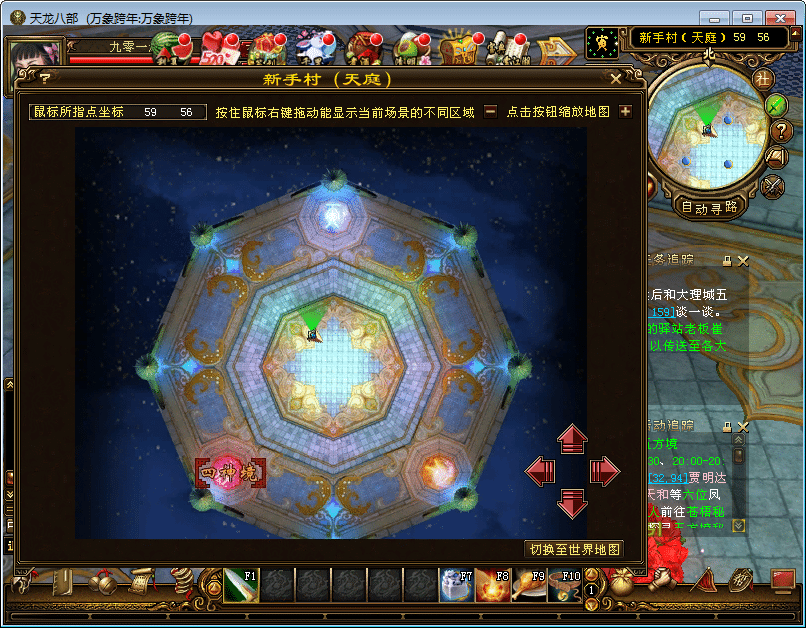The width and height of the screenshot is (806, 628).
Task: Zoom in the map with the plus button
Action: click(625, 112)
